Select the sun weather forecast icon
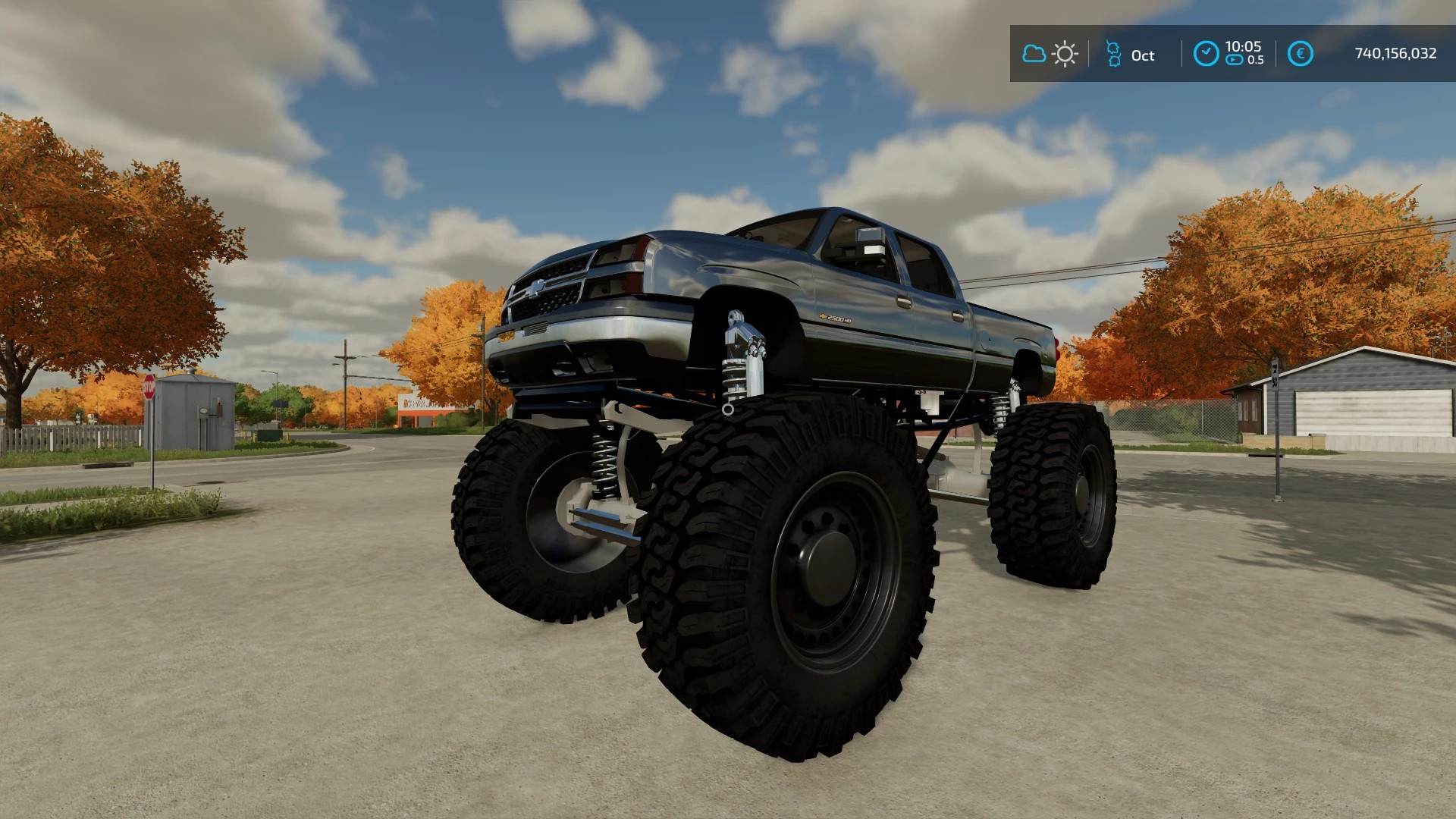 pyautogui.click(x=1065, y=54)
